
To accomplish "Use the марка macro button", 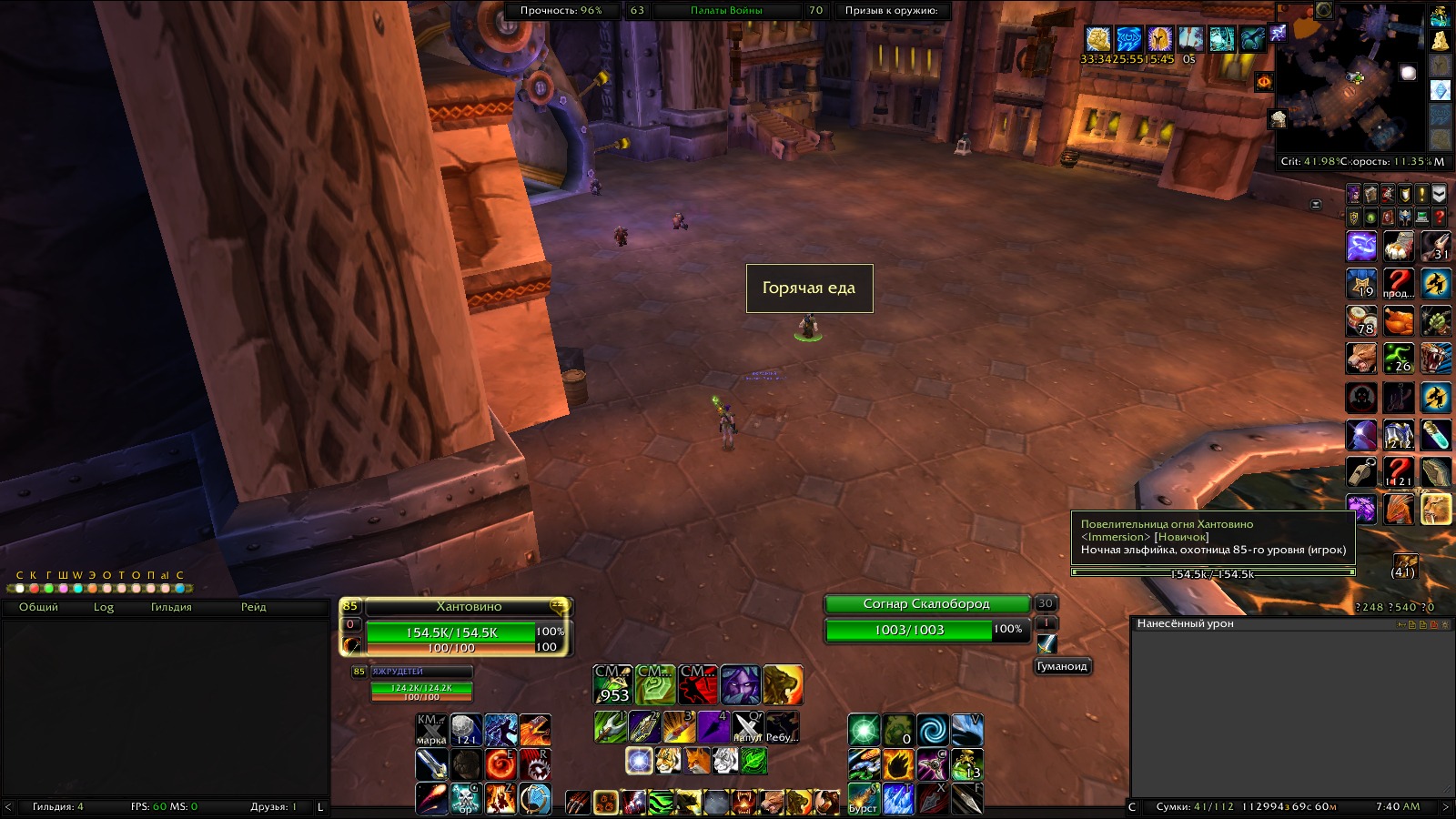I will coord(431,730).
